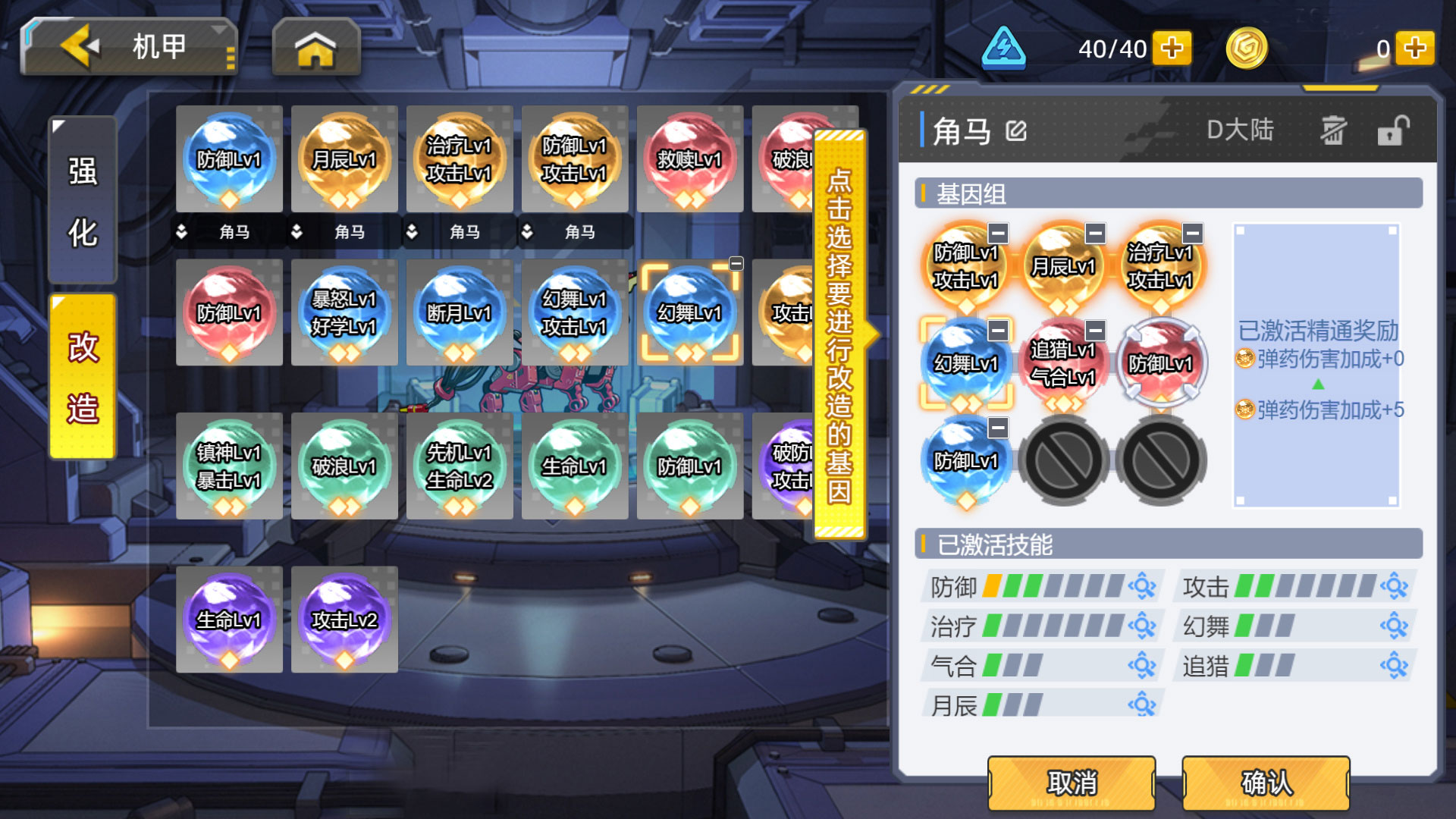Viewport: 1456px width, 819px height.
Task: Toggle the padlock icon in mech panel
Action: point(1393,130)
